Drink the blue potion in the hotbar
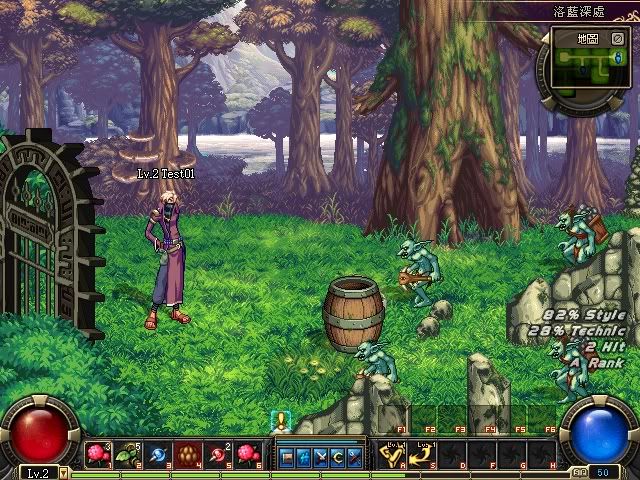Viewport: 640px width, 480px height. tap(157, 455)
